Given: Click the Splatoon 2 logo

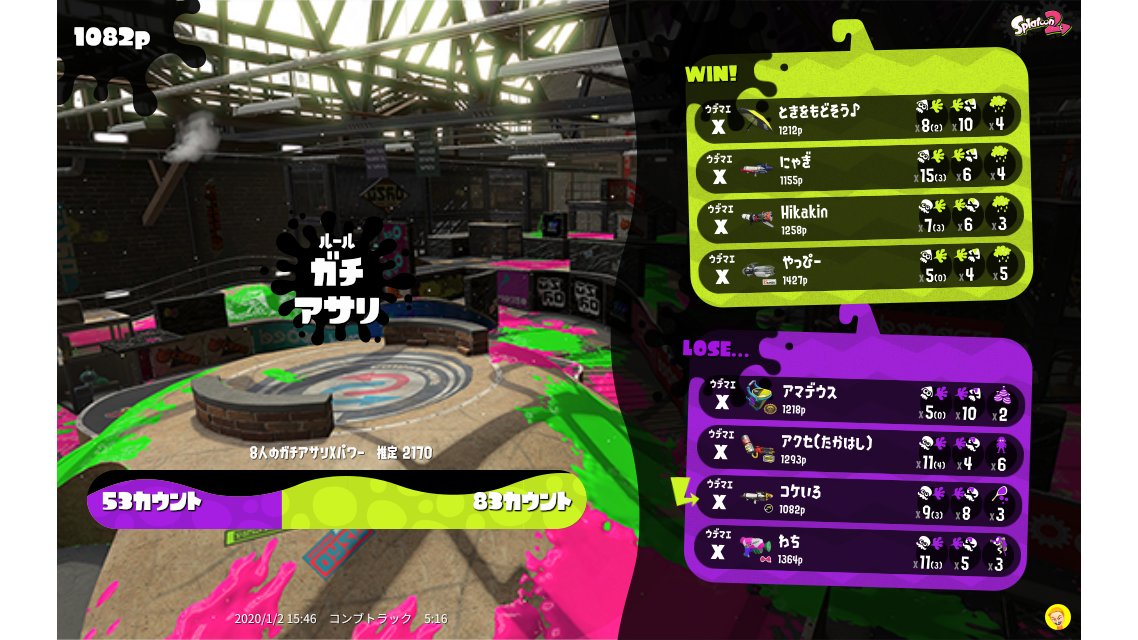Looking at the screenshot, I should (1041, 24).
